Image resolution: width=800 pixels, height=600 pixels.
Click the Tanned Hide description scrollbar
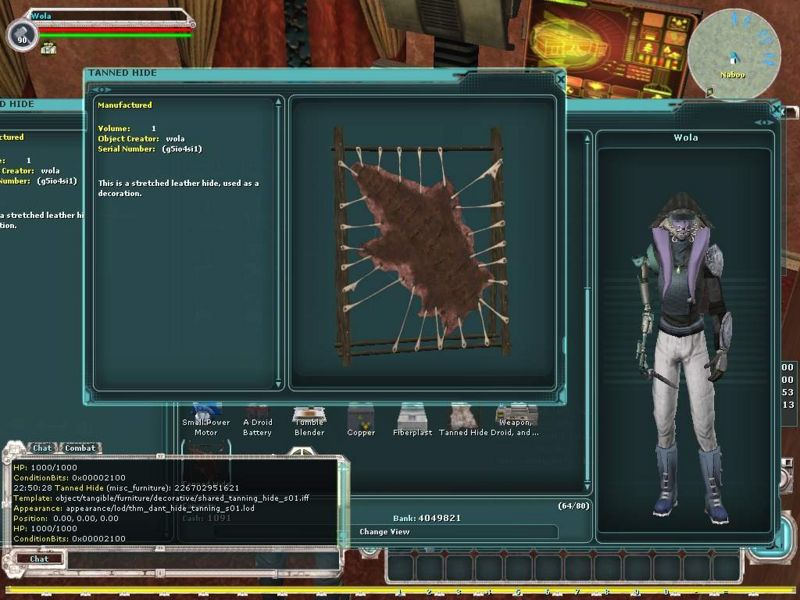[279, 240]
